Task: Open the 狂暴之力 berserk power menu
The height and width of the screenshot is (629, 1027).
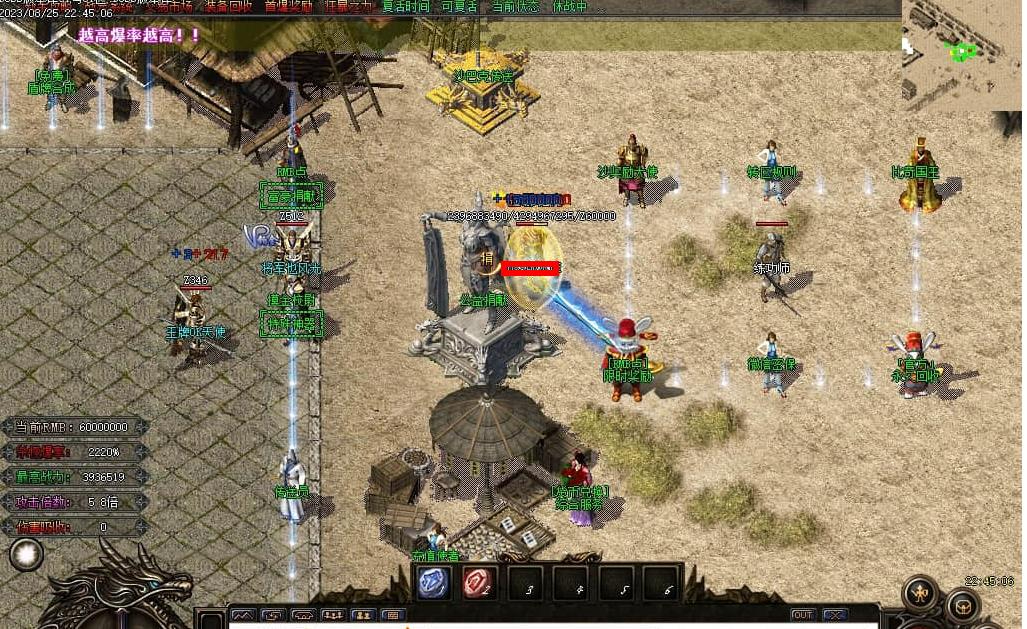Action: (x=345, y=6)
